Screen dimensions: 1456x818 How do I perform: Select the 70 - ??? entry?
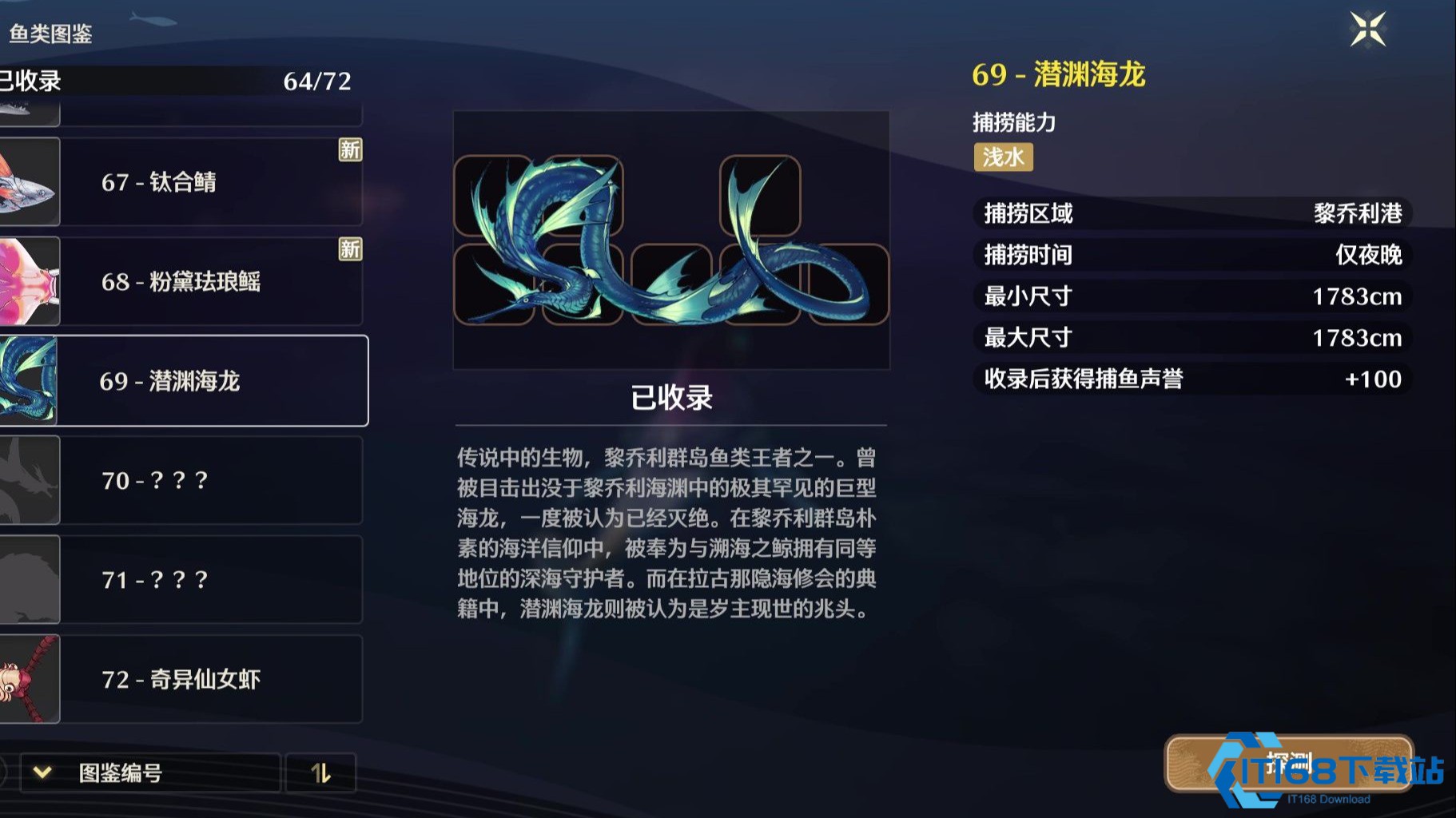212,480
